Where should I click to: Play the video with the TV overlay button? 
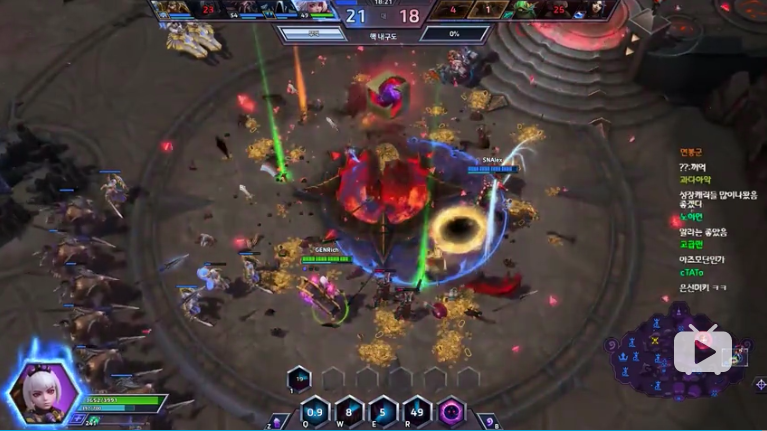click(x=703, y=350)
